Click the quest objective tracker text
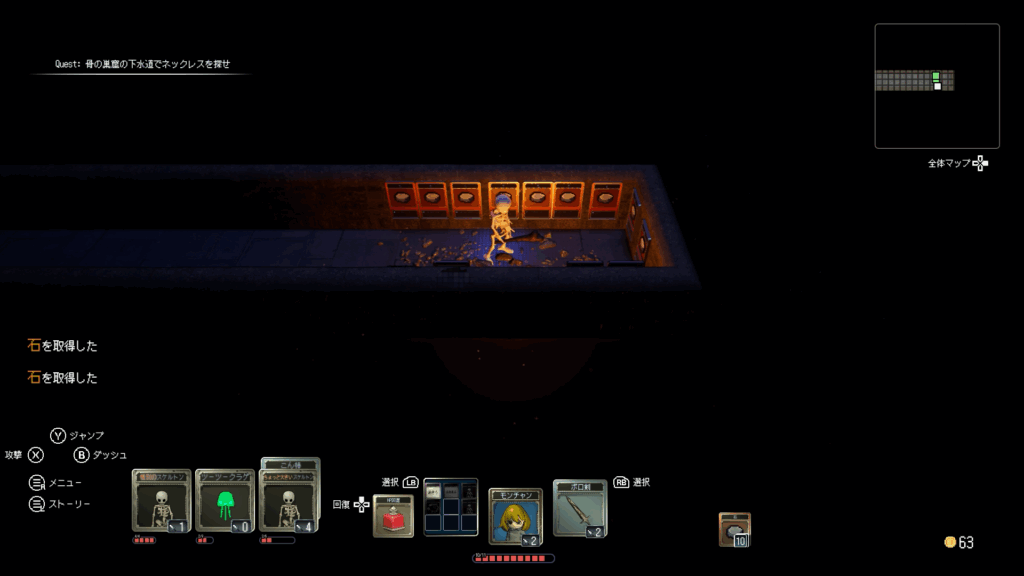Screen dimensions: 1024x576 (142, 64)
